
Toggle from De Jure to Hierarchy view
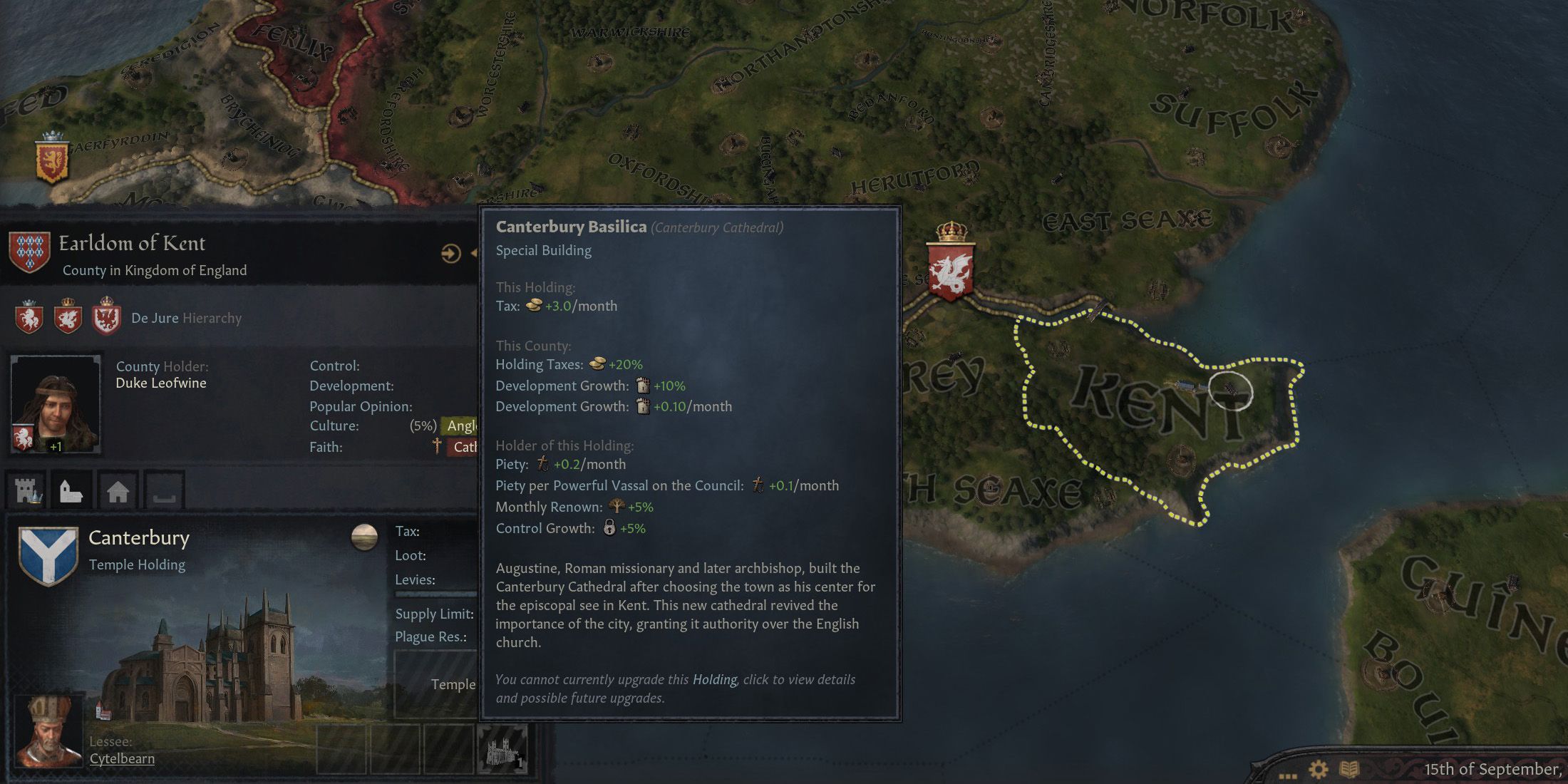(212, 319)
